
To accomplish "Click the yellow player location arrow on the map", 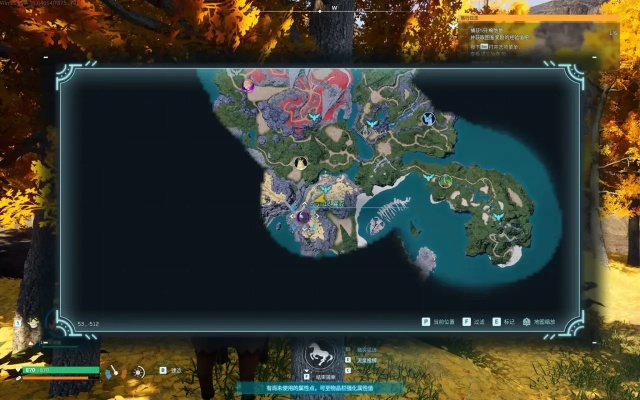I will coord(319,199).
